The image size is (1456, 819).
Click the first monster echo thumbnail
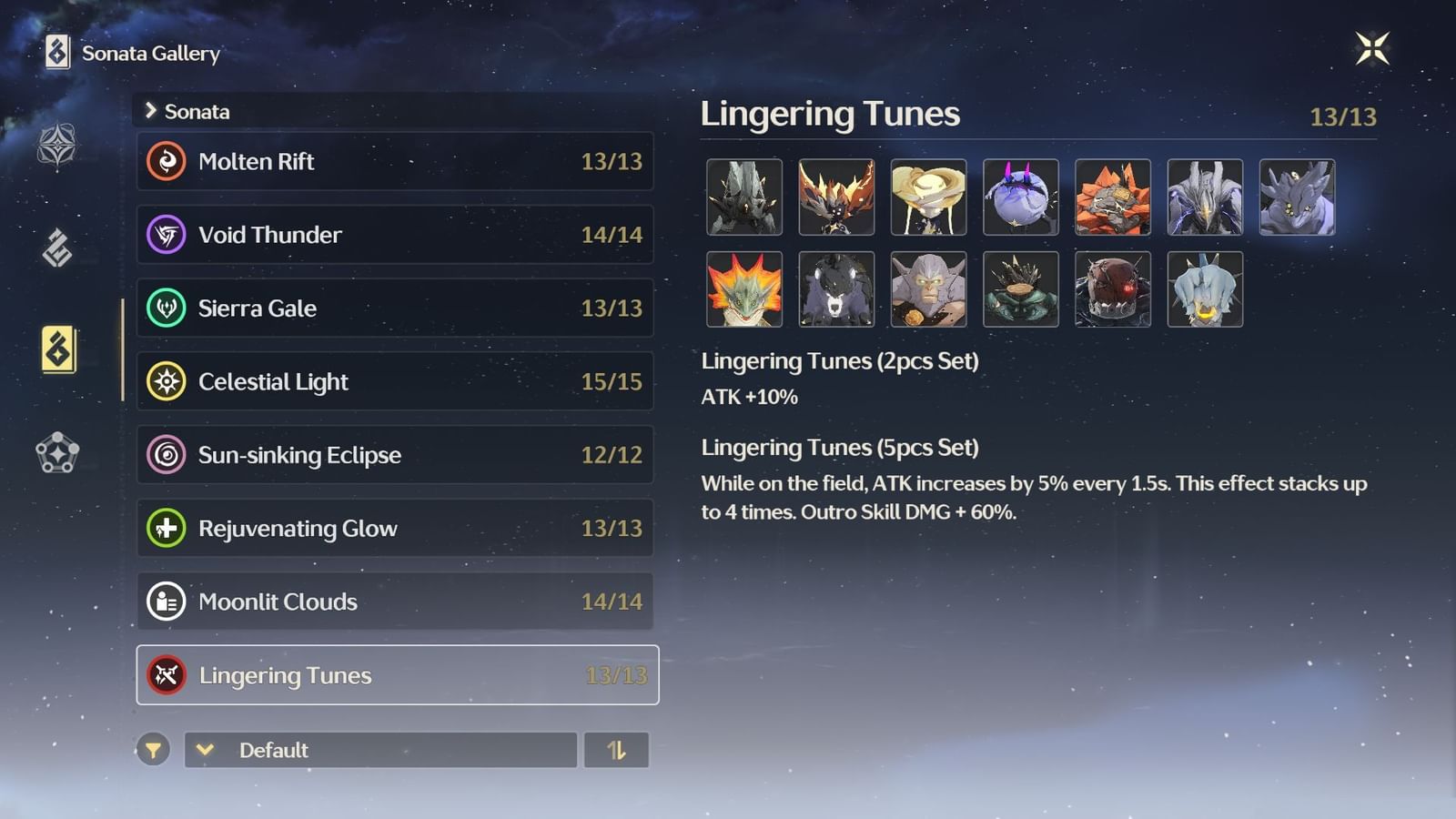(744, 197)
